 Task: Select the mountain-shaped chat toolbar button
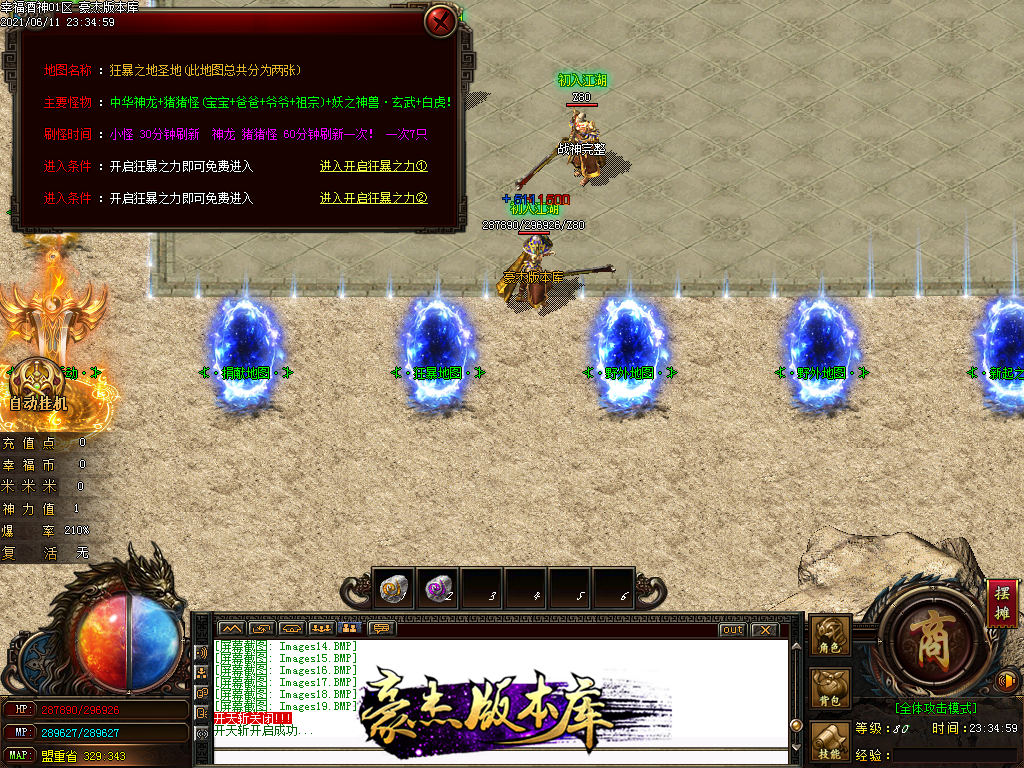(x=231, y=629)
